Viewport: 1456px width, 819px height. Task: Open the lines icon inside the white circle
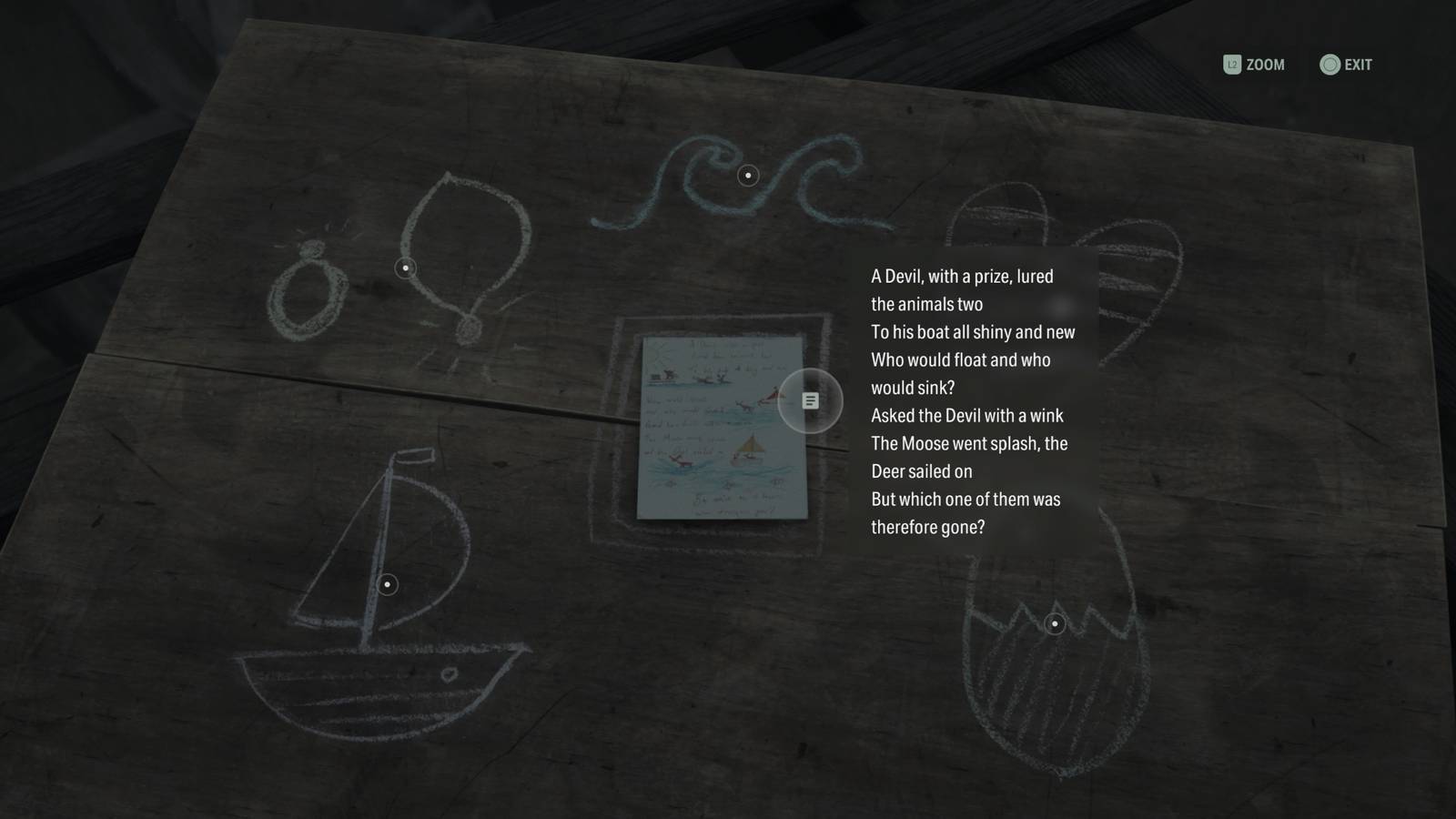[x=809, y=400]
